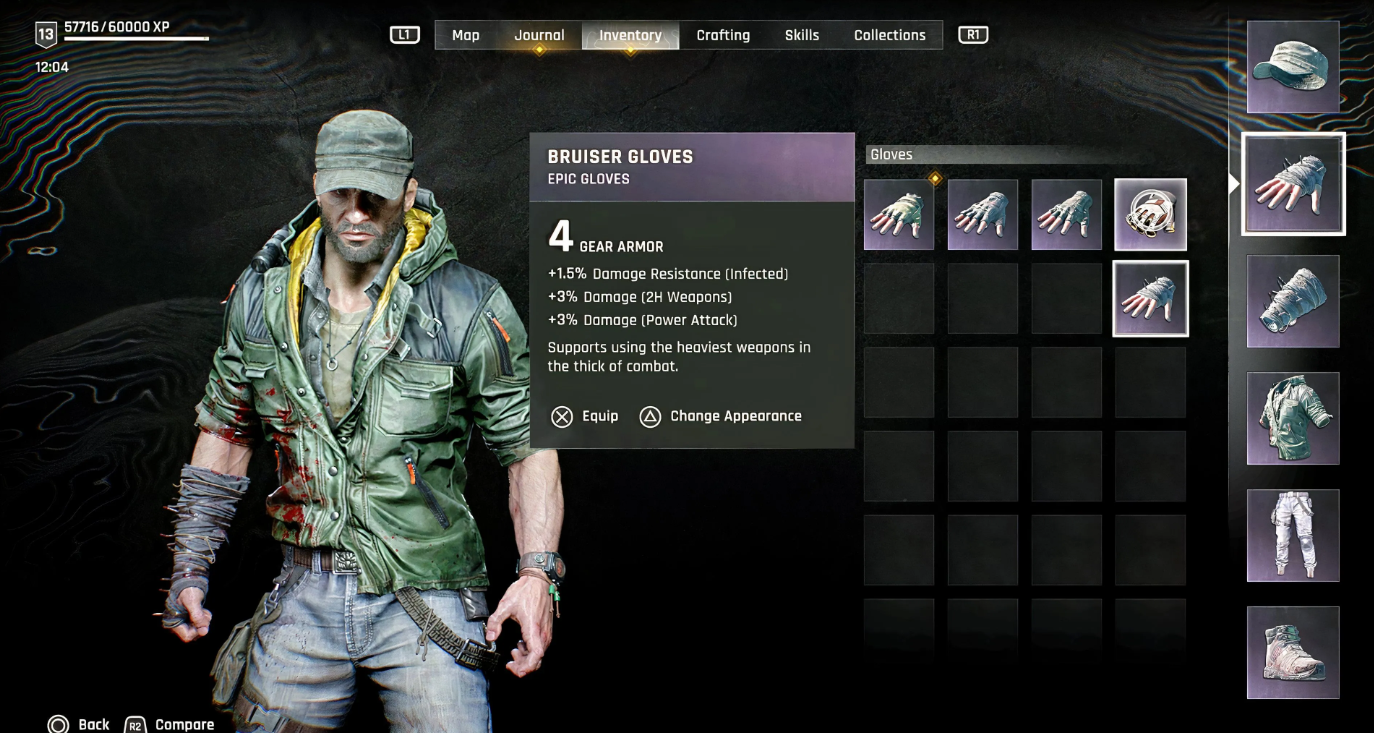The width and height of the screenshot is (1374, 733).
Task: Show the Collections tab
Action: (889, 35)
